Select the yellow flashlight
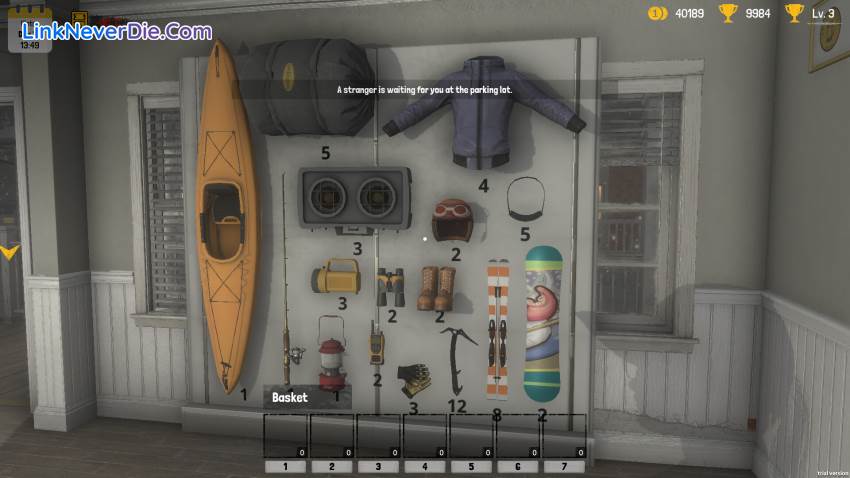Screen dimensions: 850x478 click(x=335, y=276)
